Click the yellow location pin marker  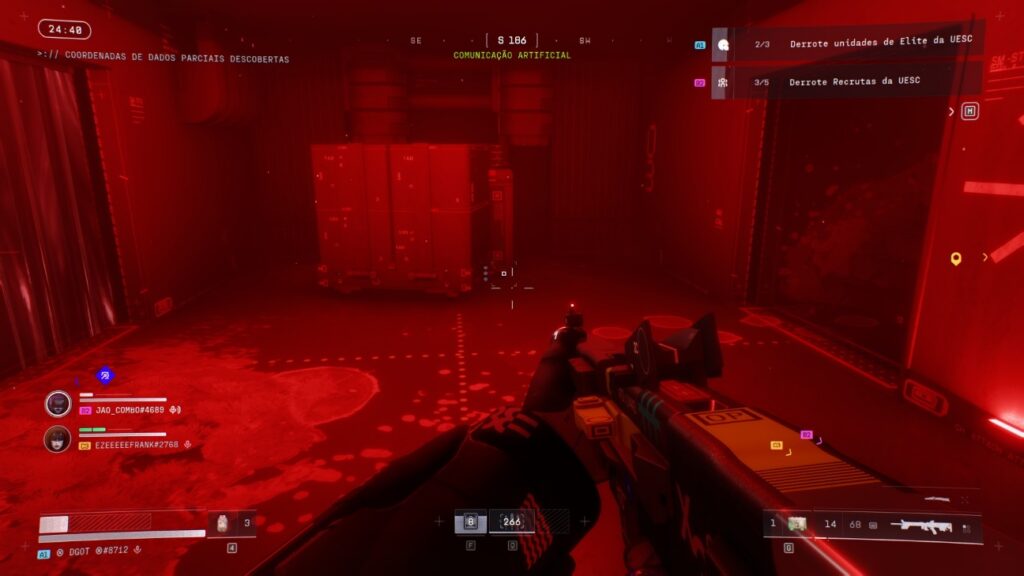(956, 259)
